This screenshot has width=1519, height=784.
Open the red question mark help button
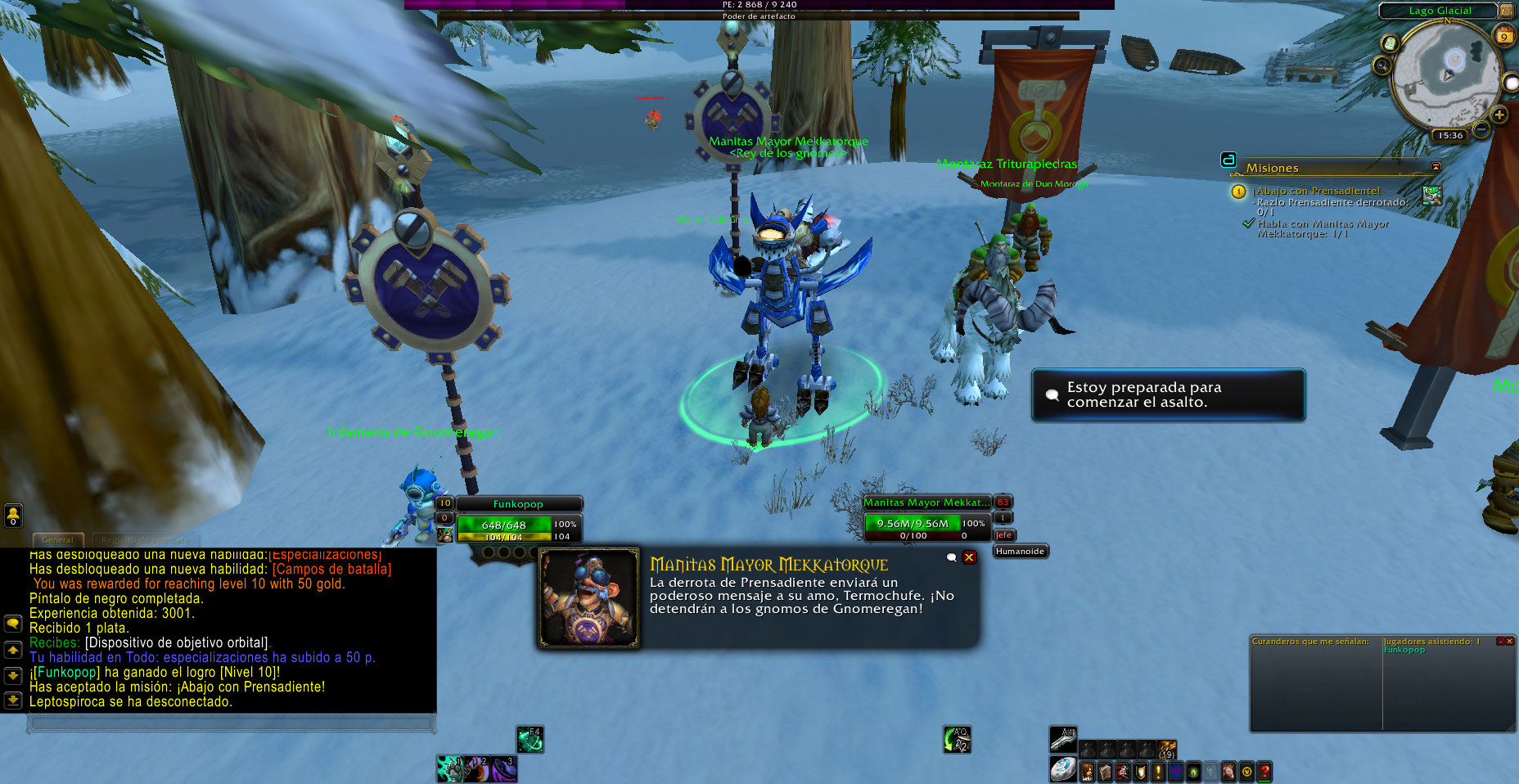pos(1264,771)
